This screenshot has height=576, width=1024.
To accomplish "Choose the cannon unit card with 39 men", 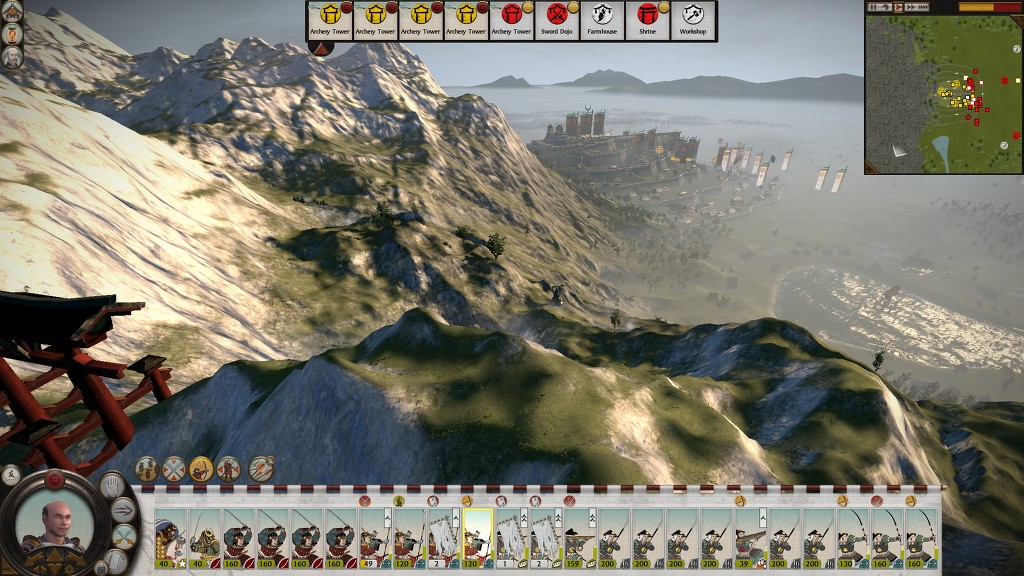I will [x=749, y=538].
